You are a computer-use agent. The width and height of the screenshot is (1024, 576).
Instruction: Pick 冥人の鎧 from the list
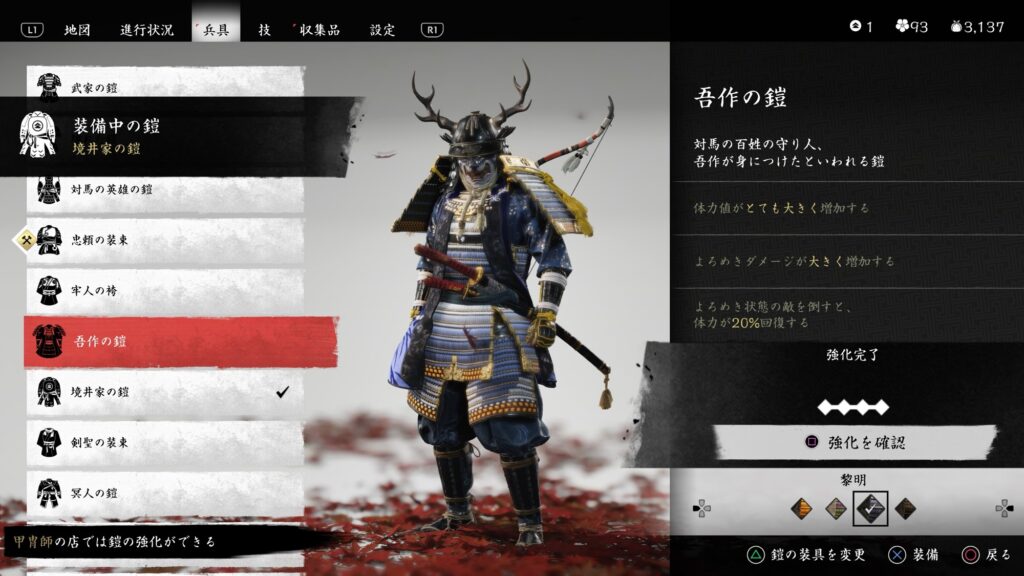click(x=165, y=493)
